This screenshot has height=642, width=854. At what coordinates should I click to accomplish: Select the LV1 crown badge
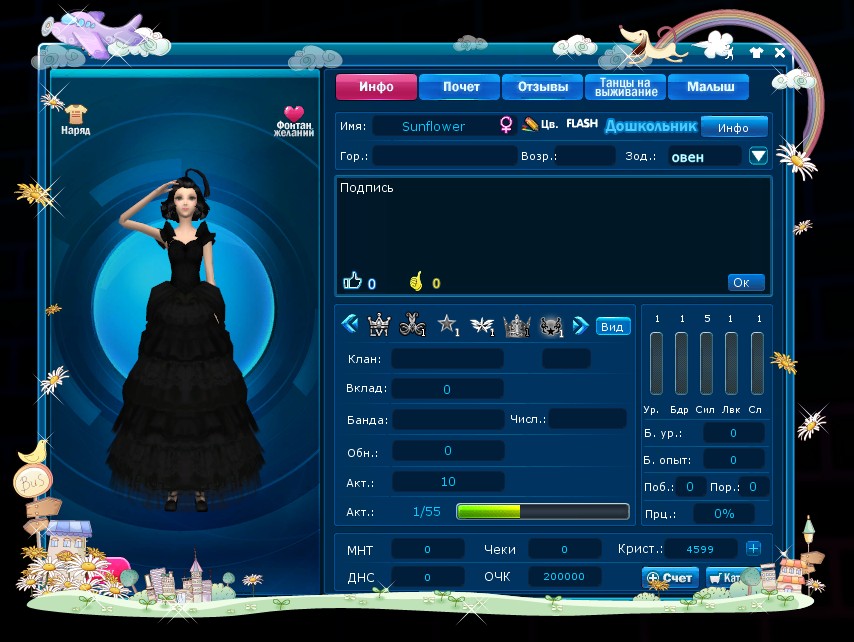[379, 324]
